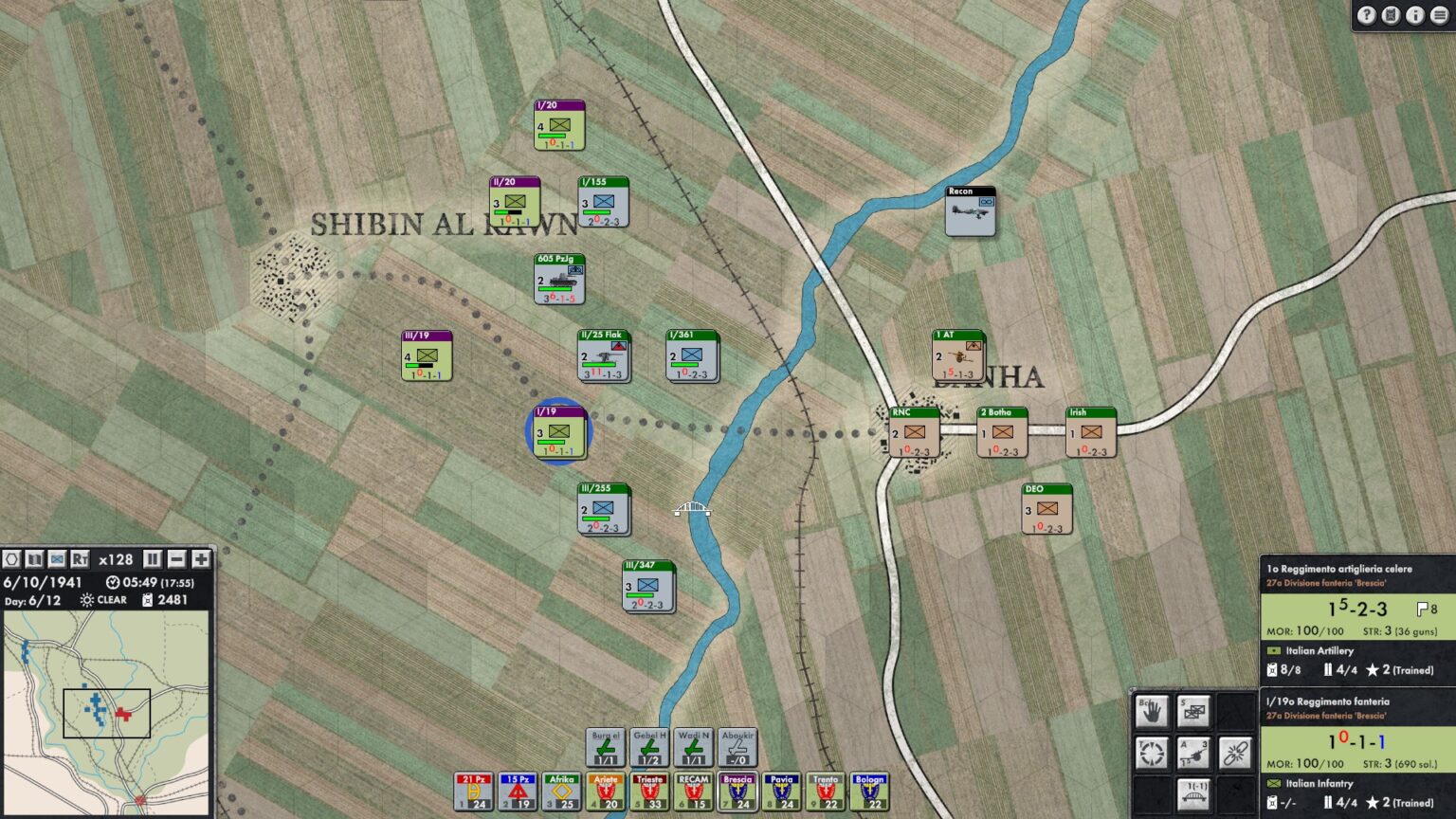Image resolution: width=1456 pixels, height=819 pixels.
Task: Toggle the jump map book icon
Action: [34, 560]
